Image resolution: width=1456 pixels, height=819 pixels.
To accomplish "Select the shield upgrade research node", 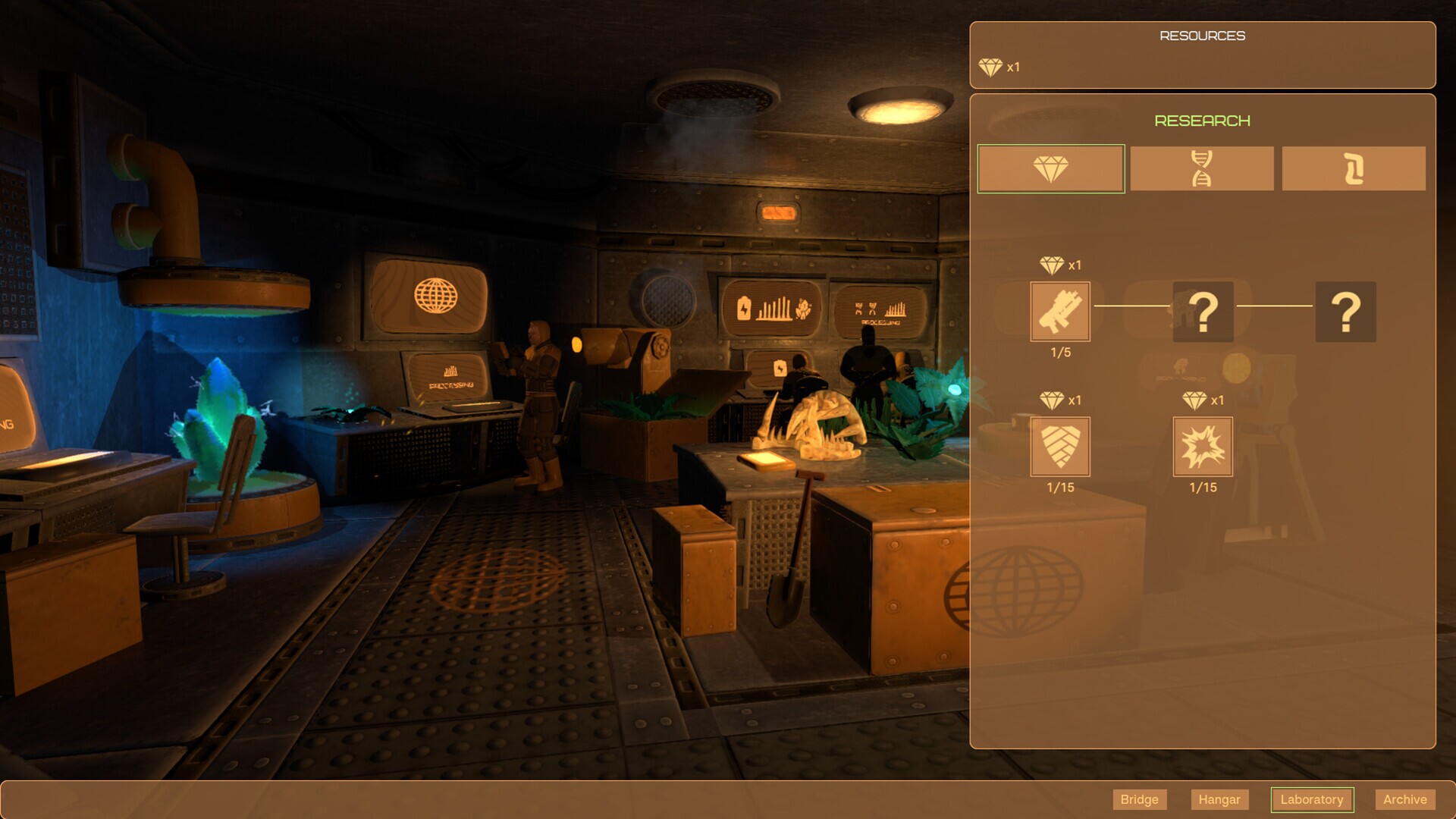I will pos(1059,447).
